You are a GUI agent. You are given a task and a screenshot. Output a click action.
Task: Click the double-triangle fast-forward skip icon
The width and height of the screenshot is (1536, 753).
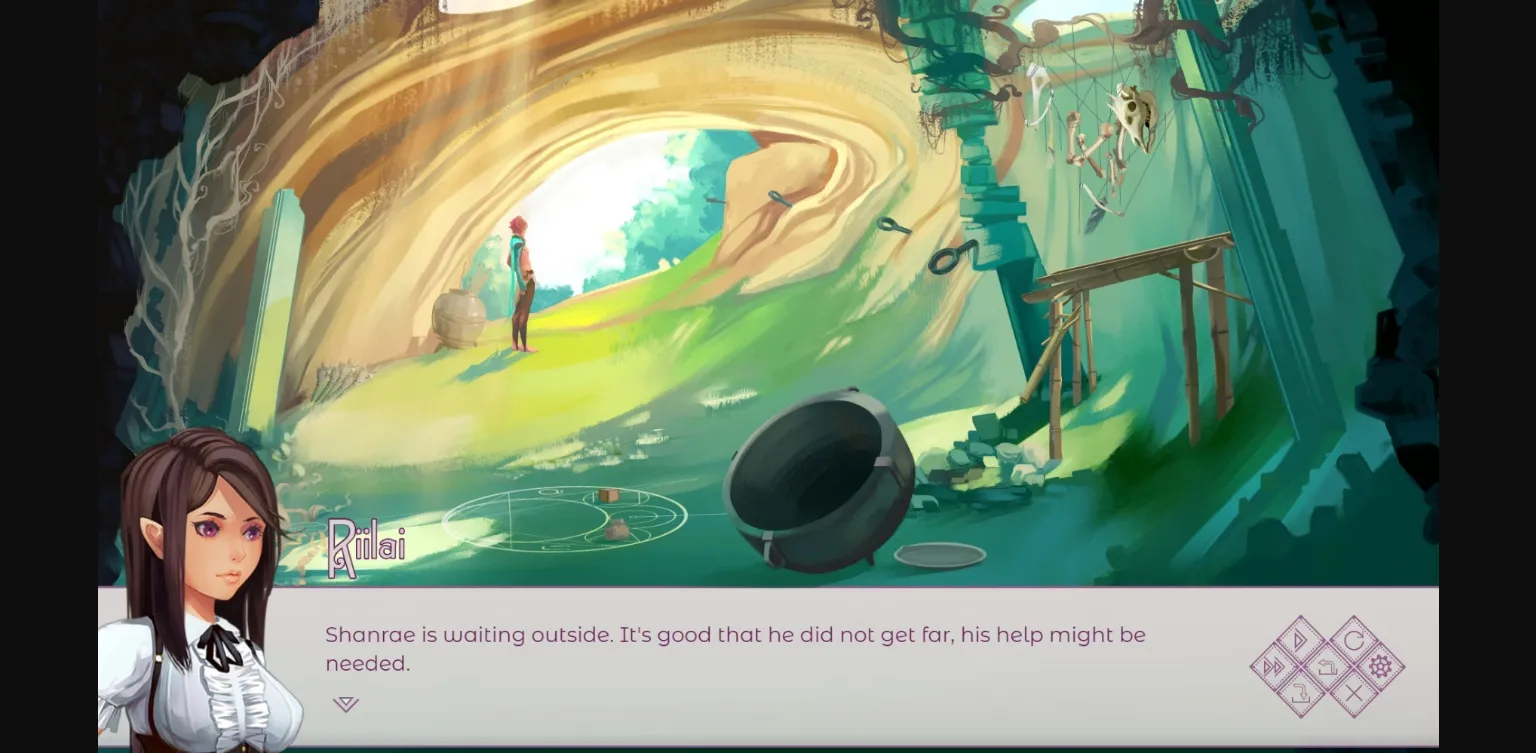(1274, 666)
